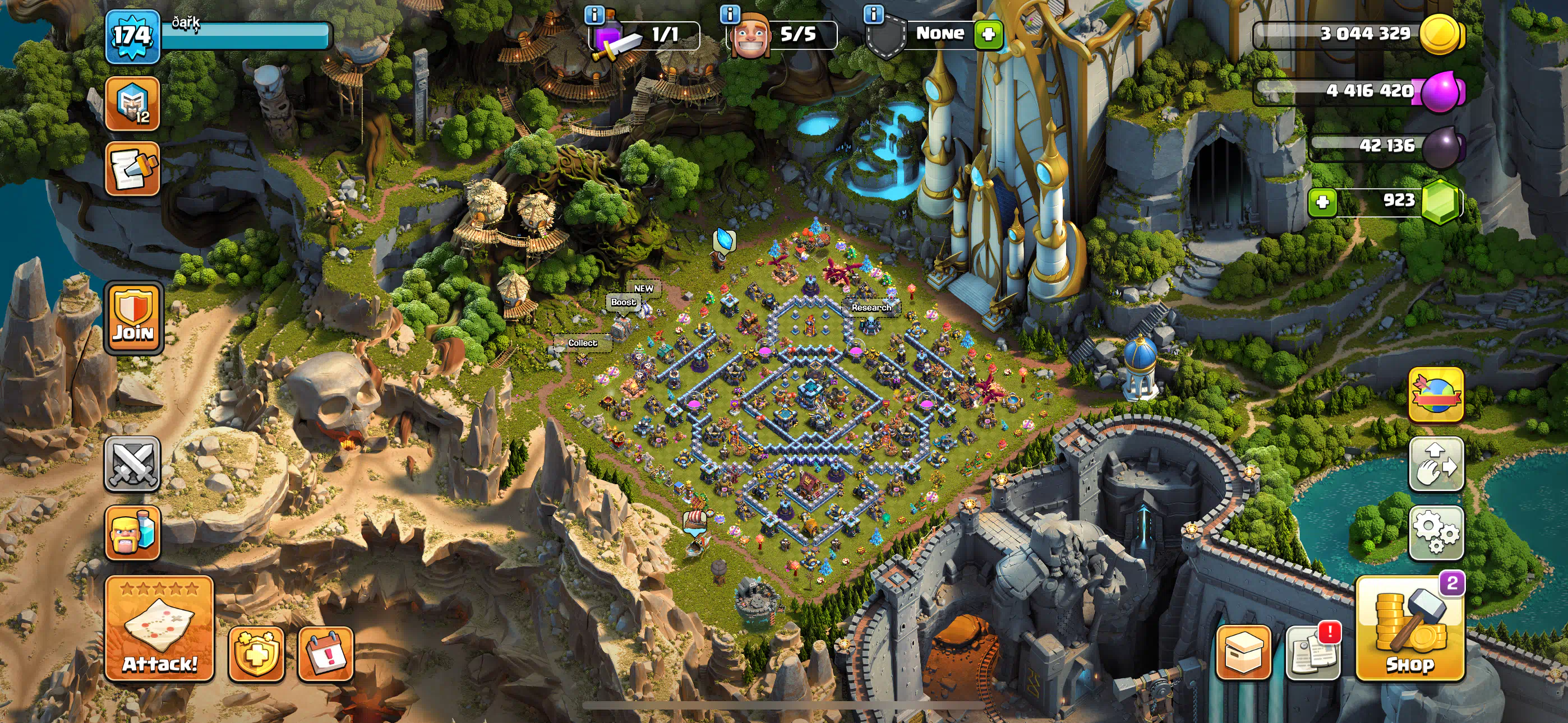The width and height of the screenshot is (1568, 723).
Task: Open the gold shield plus icon
Action: (256, 654)
